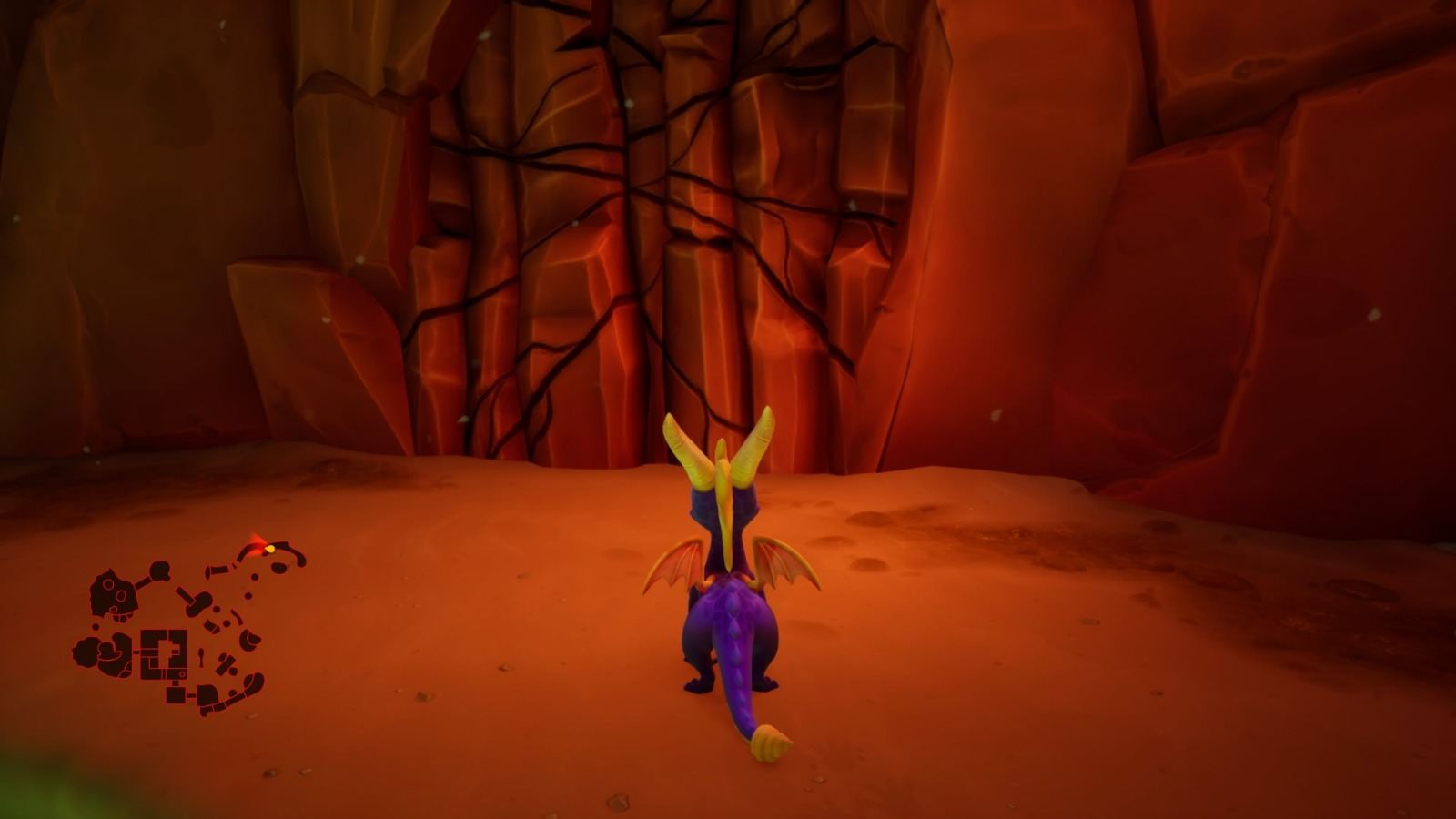Select the yellow marker dot on the minimap

tap(270, 549)
